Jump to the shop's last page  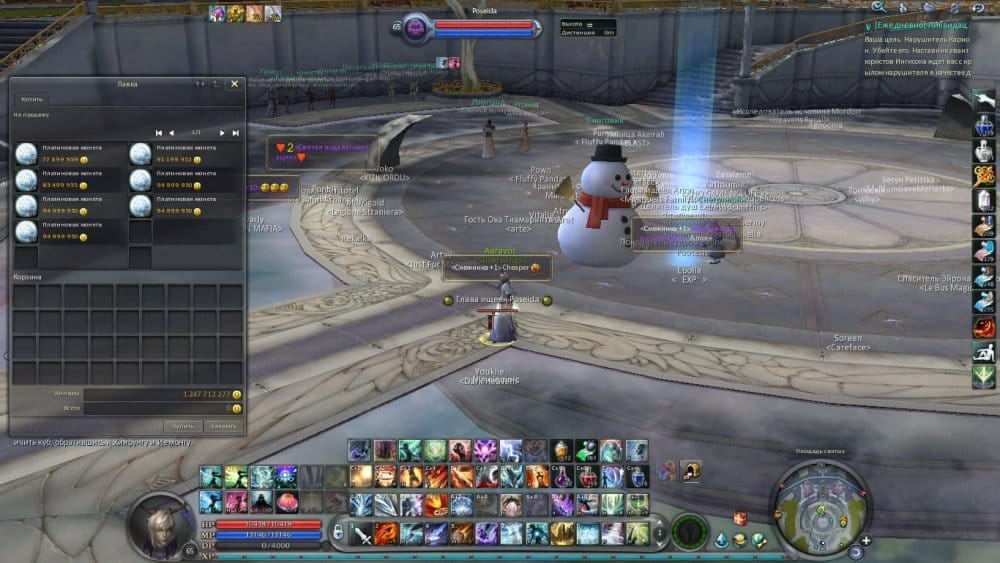[236, 132]
